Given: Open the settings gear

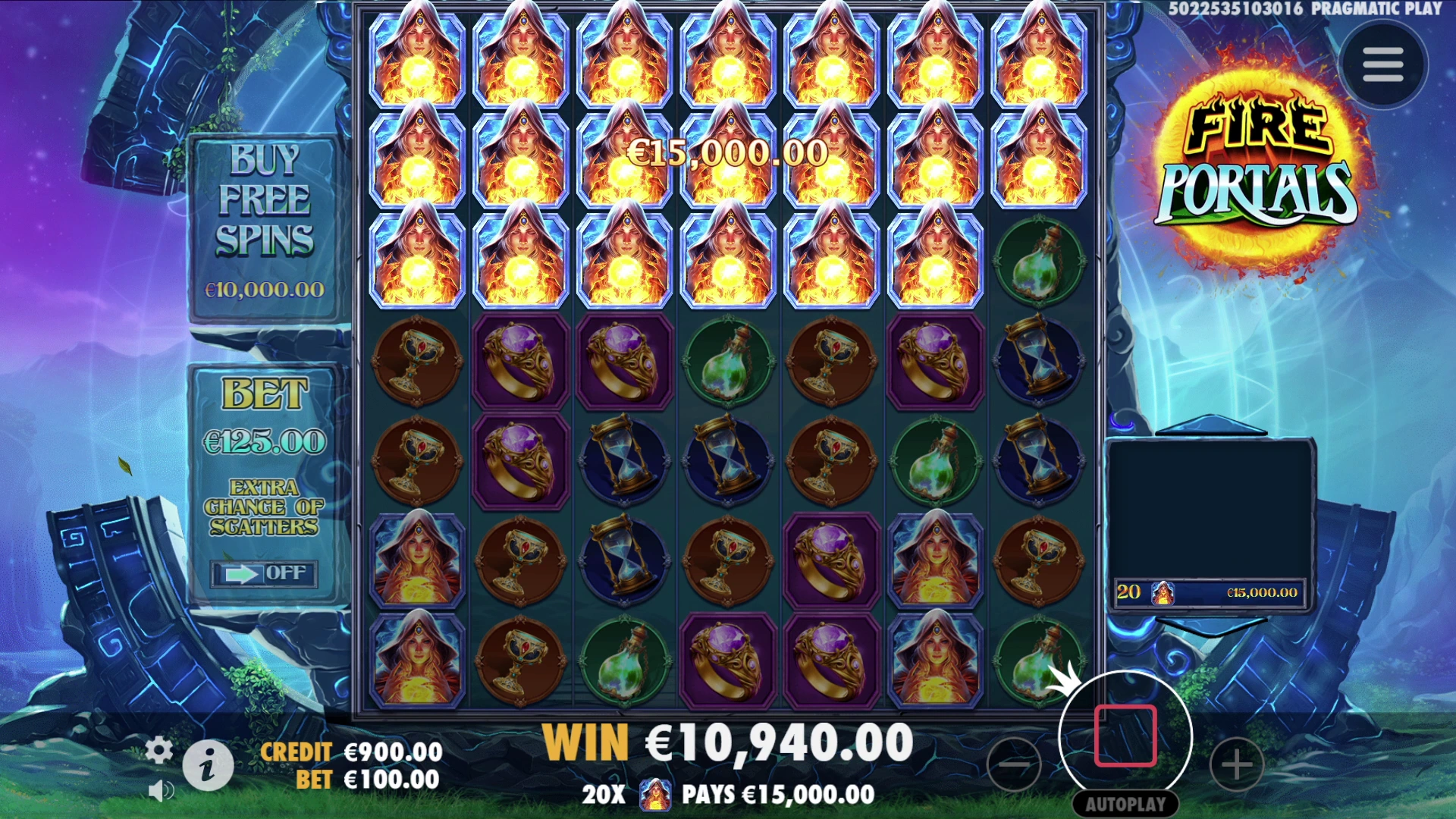Looking at the screenshot, I should pyautogui.click(x=158, y=750).
